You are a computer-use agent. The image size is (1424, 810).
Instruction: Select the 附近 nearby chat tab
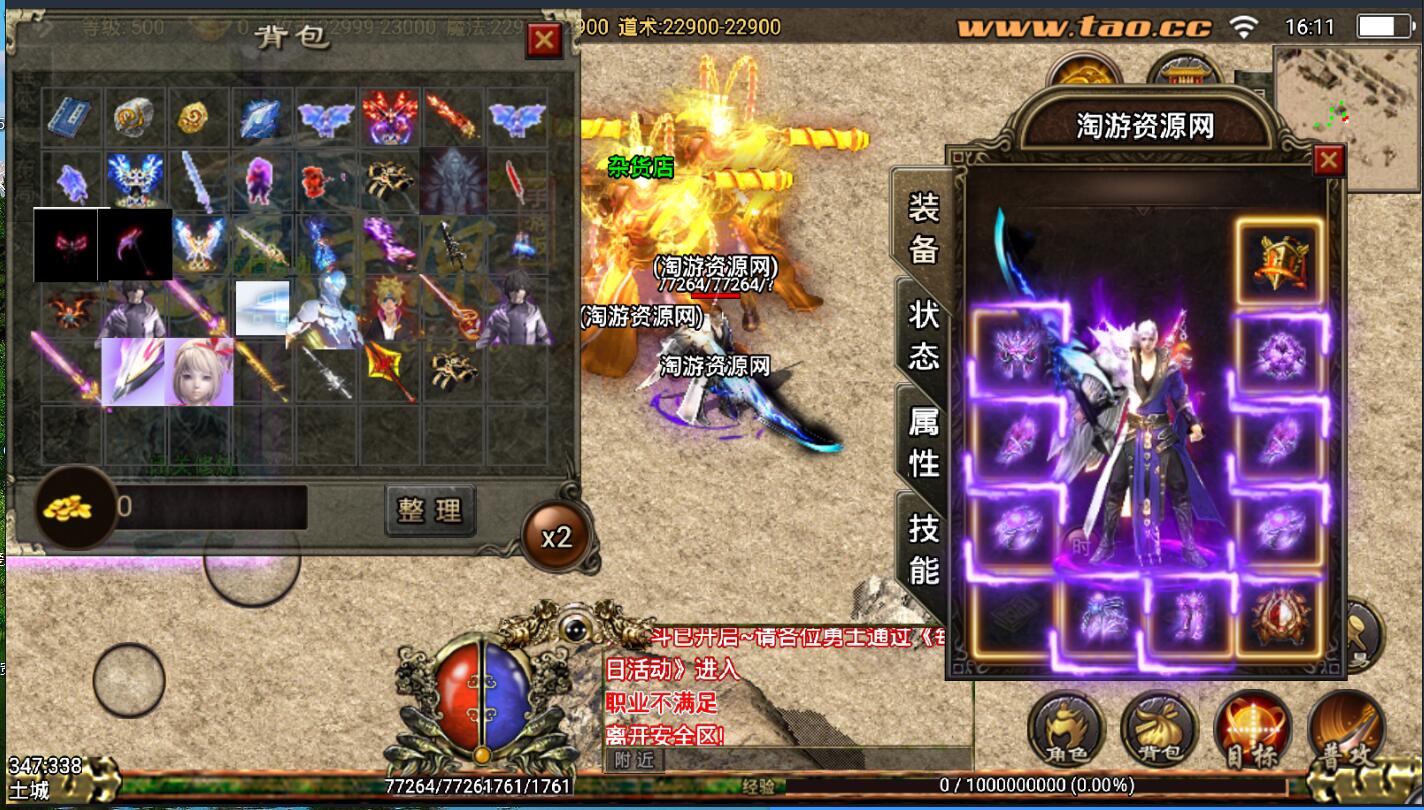tap(634, 760)
